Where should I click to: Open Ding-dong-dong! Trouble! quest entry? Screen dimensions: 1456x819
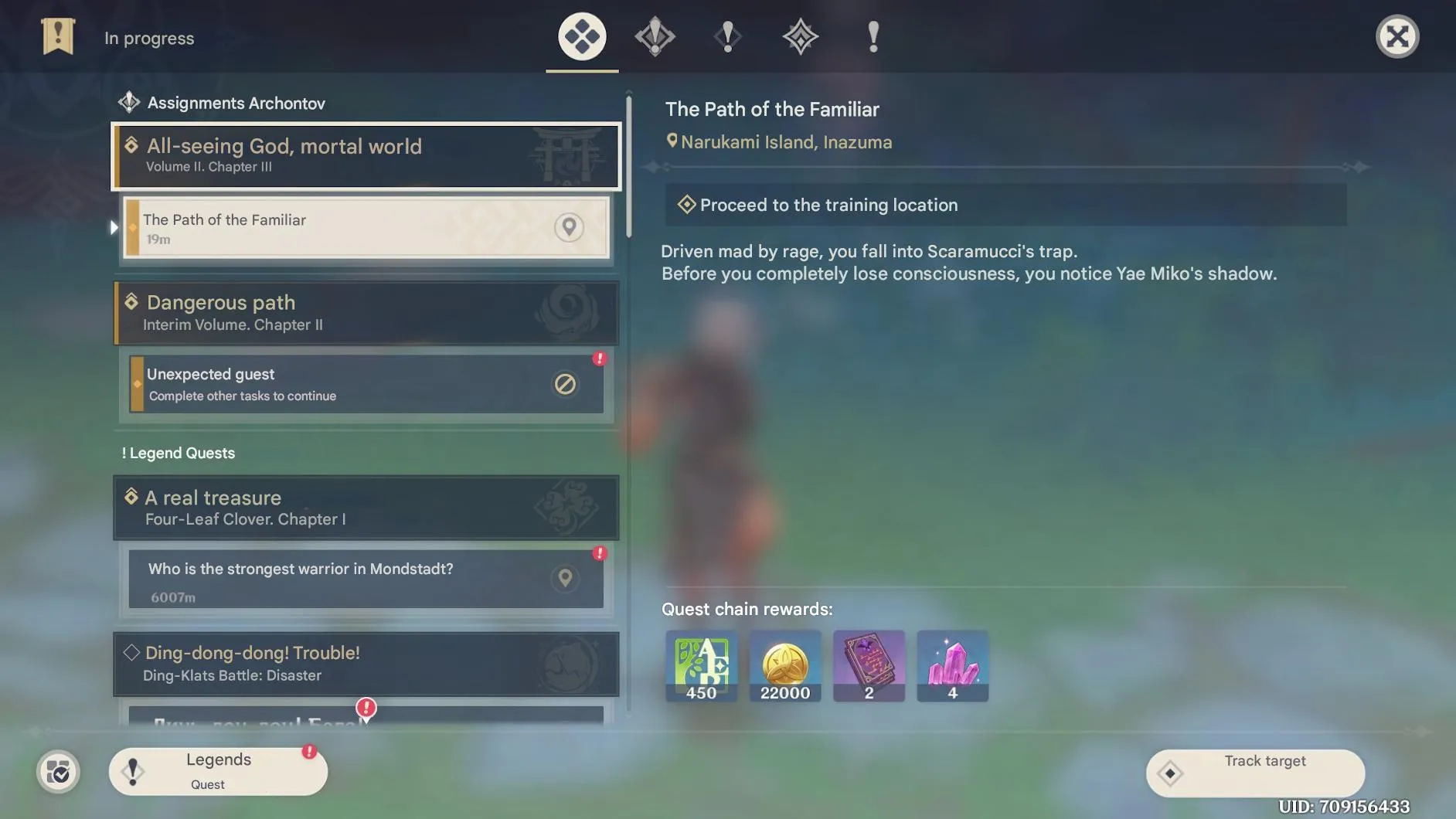point(366,663)
